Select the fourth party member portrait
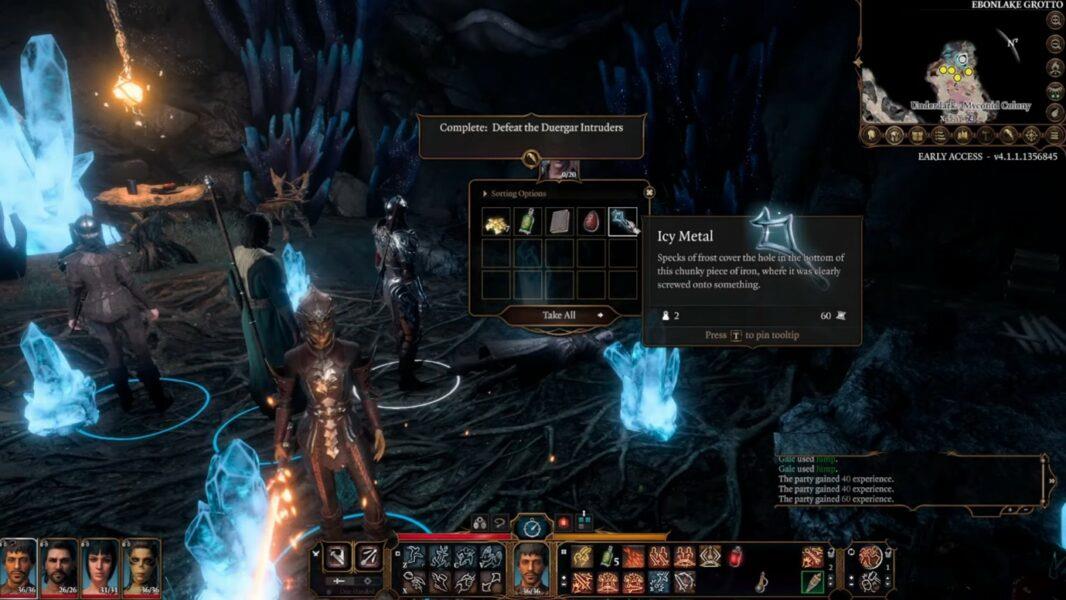 tap(141, 566)
